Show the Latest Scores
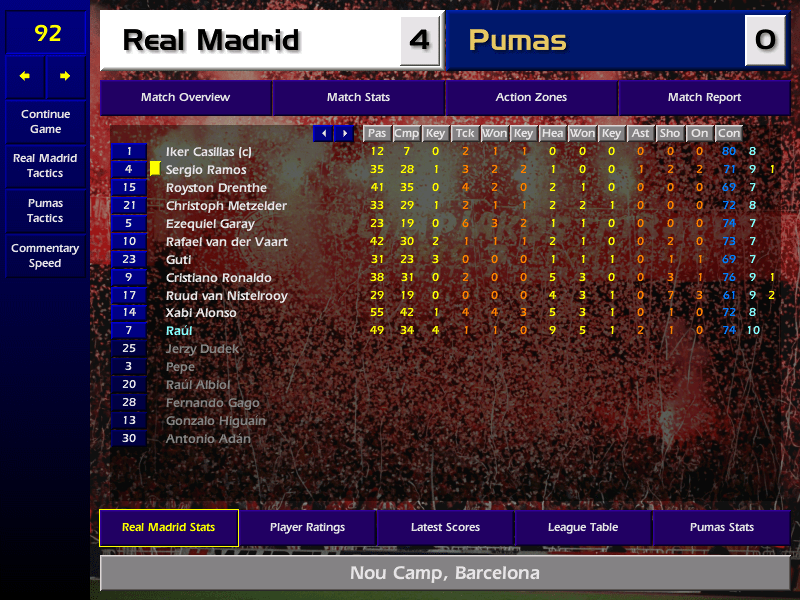800x600 pixels. pyautogui.click(x=445, y=527)
